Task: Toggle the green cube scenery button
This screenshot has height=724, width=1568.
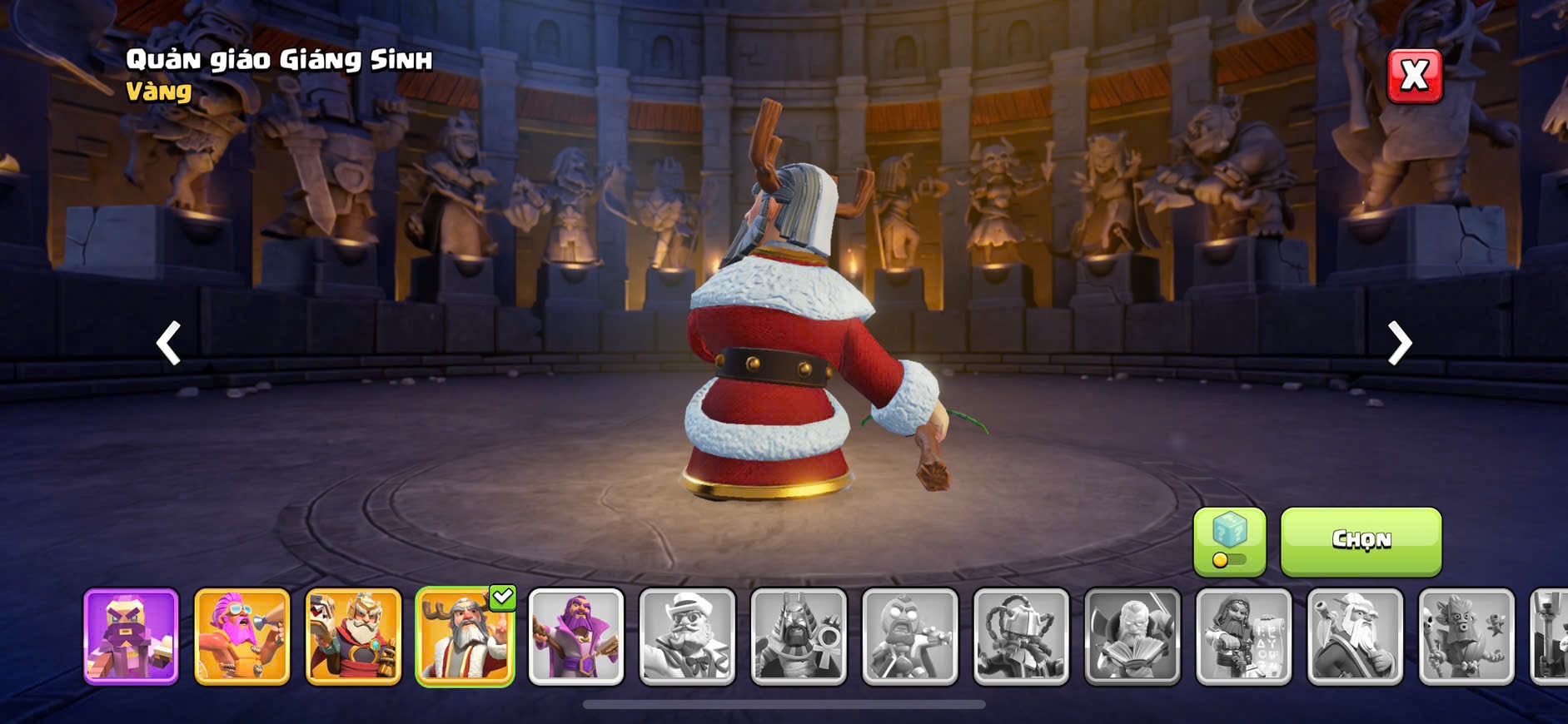Action: click(x=1229, y=541)
